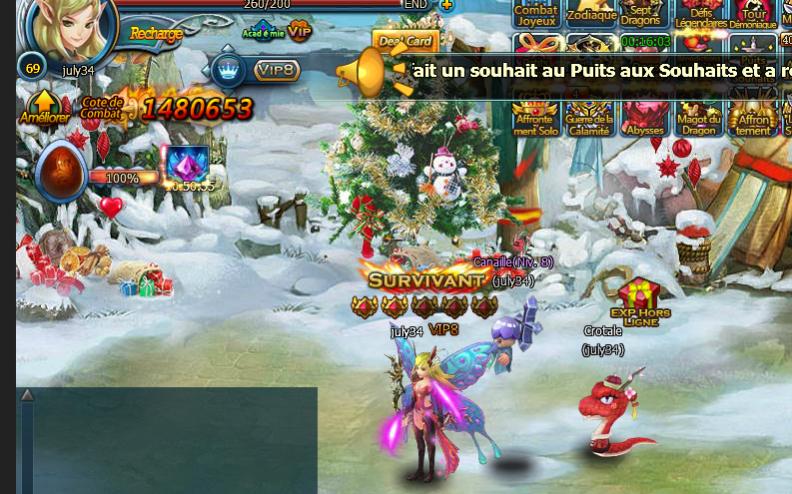
Task: Enter the Tour Démoniaque
Action: click(x=752, y=15)
